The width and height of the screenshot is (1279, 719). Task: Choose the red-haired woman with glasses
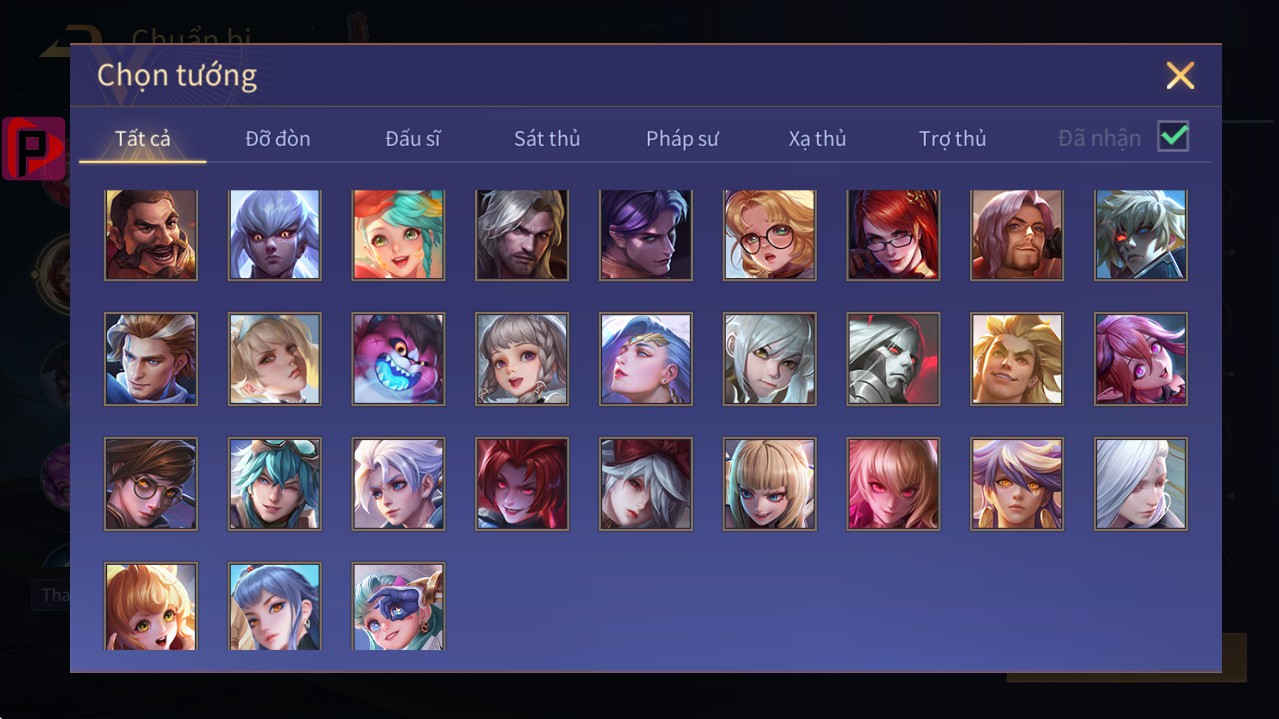click(x=893, y=235)
